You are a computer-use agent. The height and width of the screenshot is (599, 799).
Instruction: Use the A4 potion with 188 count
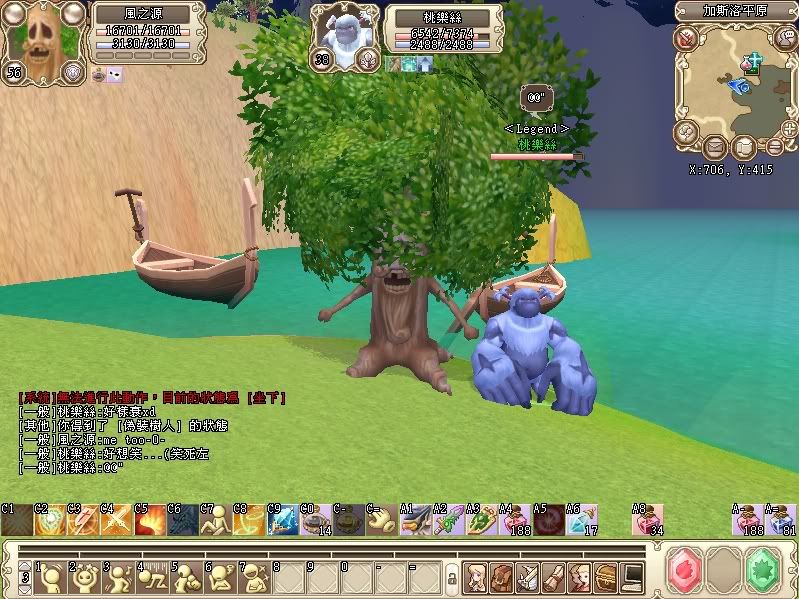(515, 521)
